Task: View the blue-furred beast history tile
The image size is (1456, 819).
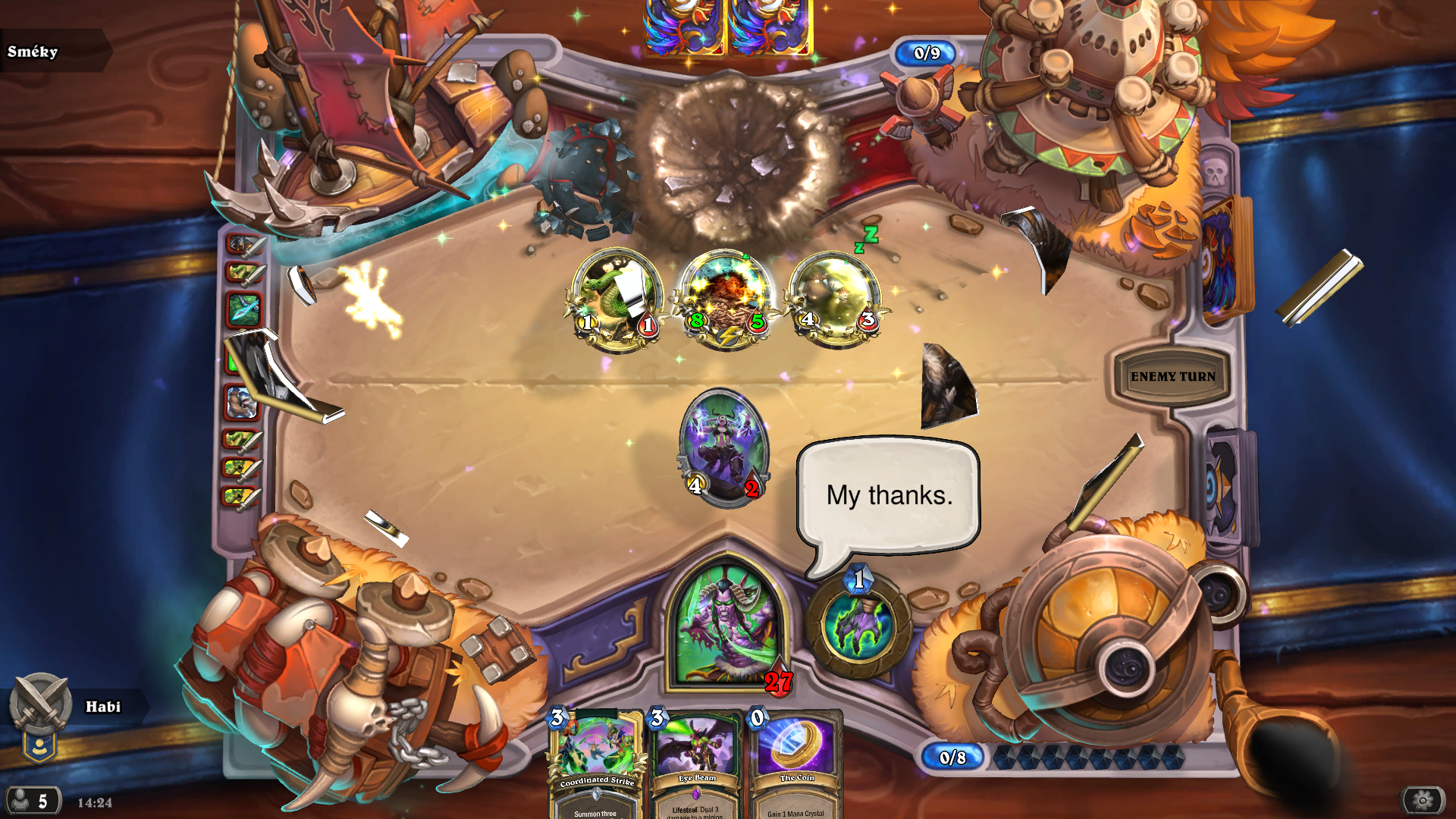Action: coord(242,402)
